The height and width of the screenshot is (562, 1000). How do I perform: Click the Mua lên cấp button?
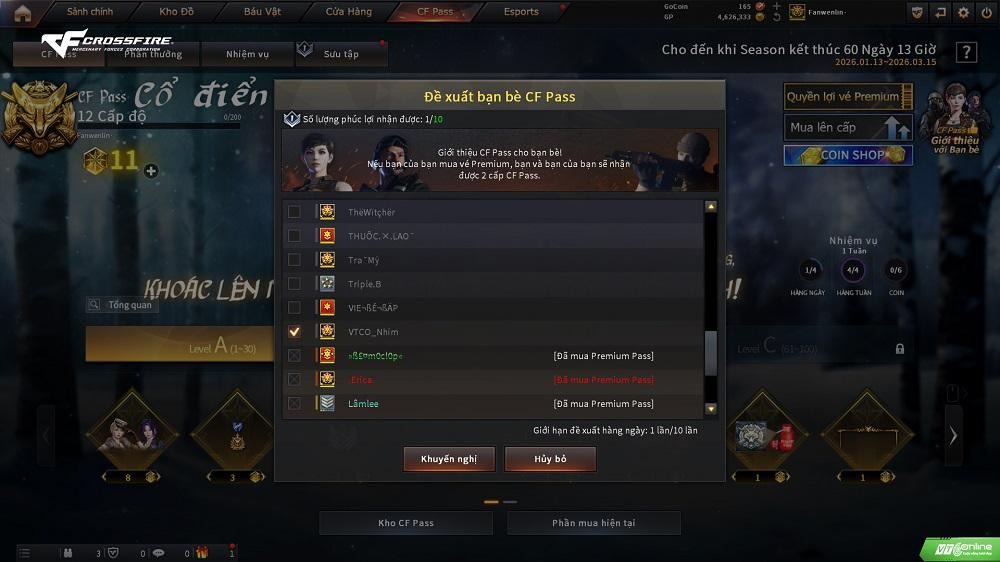point(848,128)
